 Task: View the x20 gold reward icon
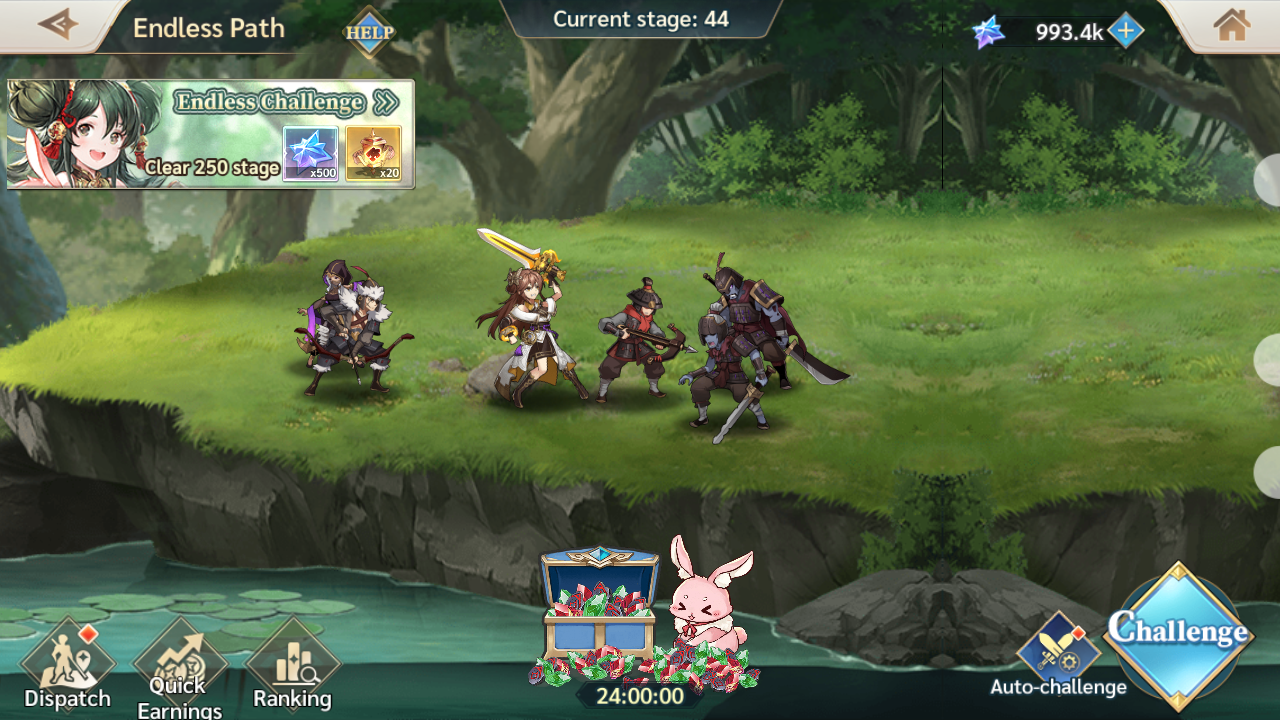373,154
